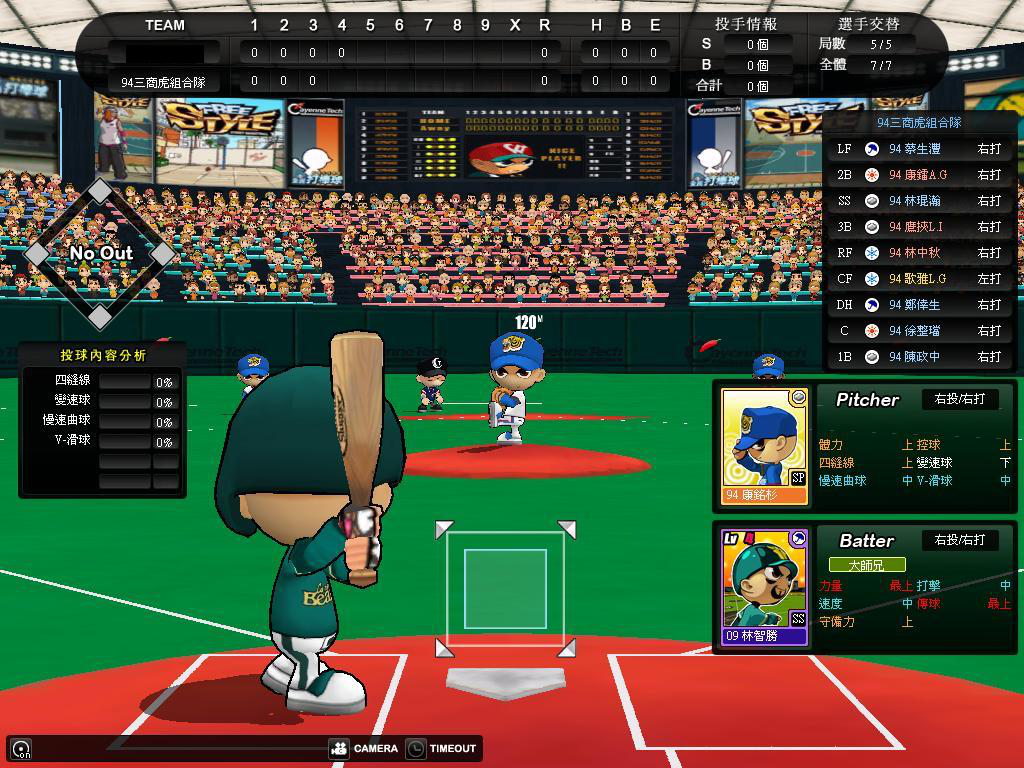Pick RF 林中秋 from the lineup
The image size is (1024, 768).
click(x=919, y=252)
